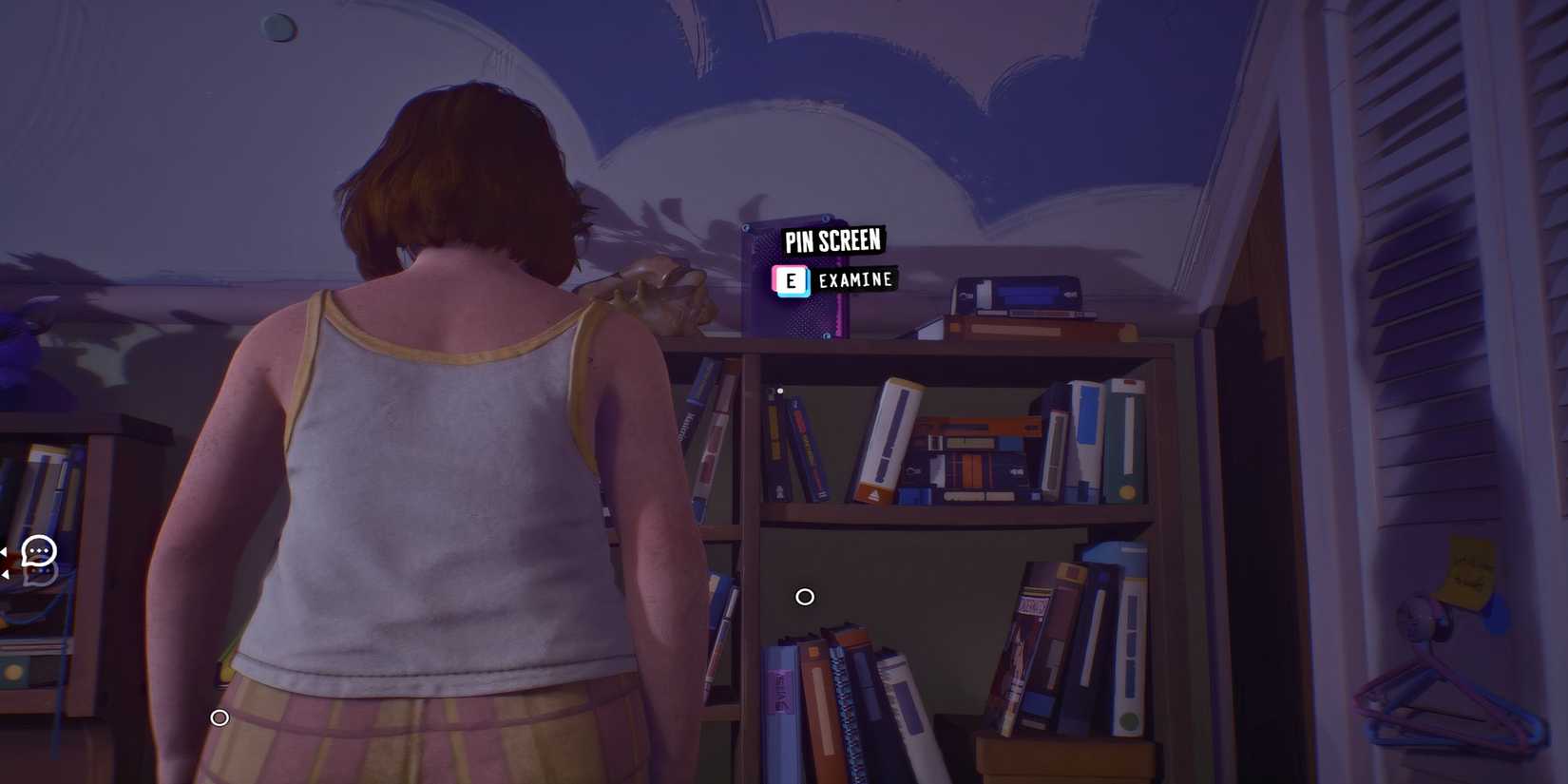Click the arrow chevrons at the screen edge

coord(4,563)
